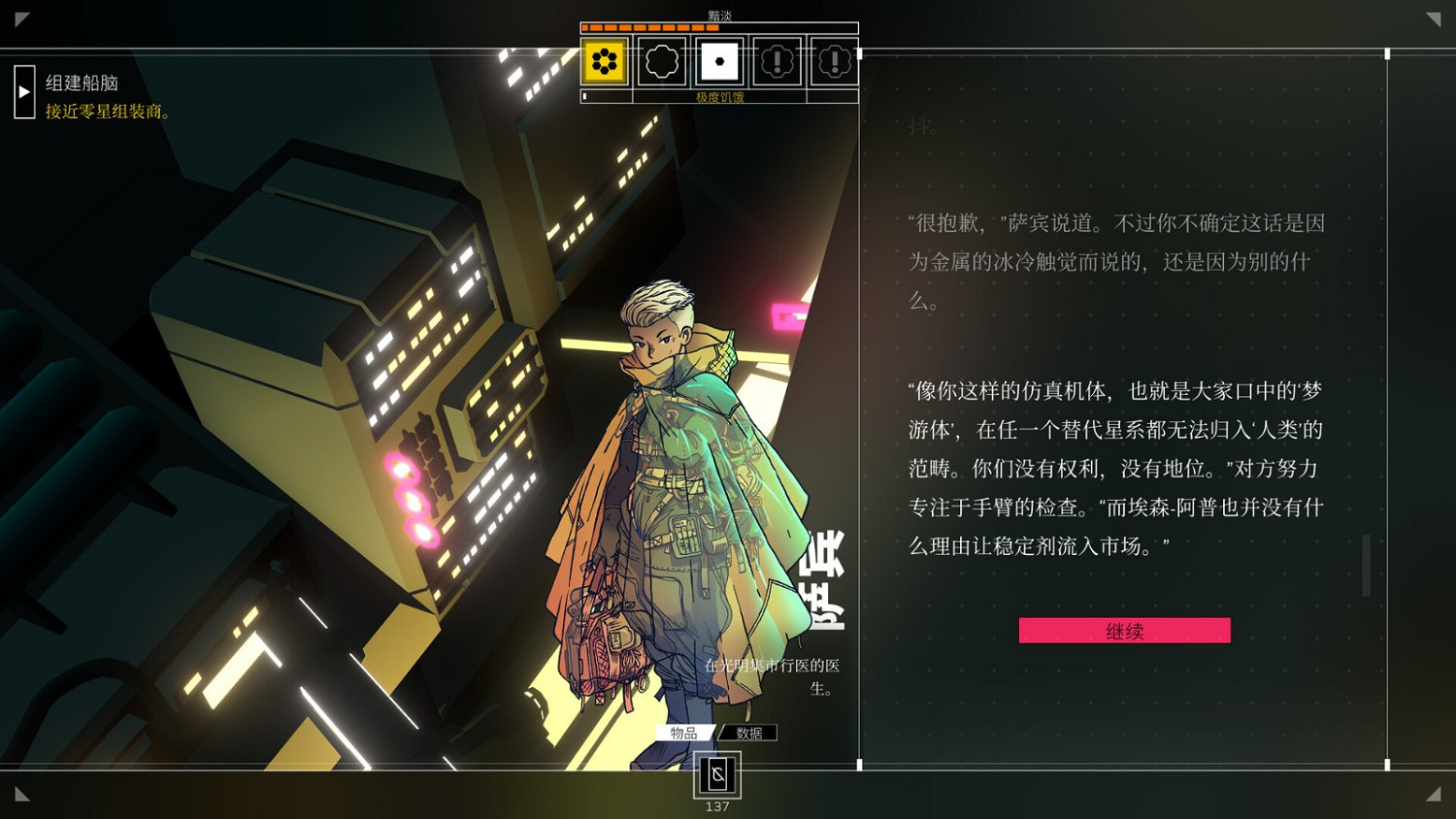
Task: Click the empty flower-shaped condition slot
Action: (661, 61)
